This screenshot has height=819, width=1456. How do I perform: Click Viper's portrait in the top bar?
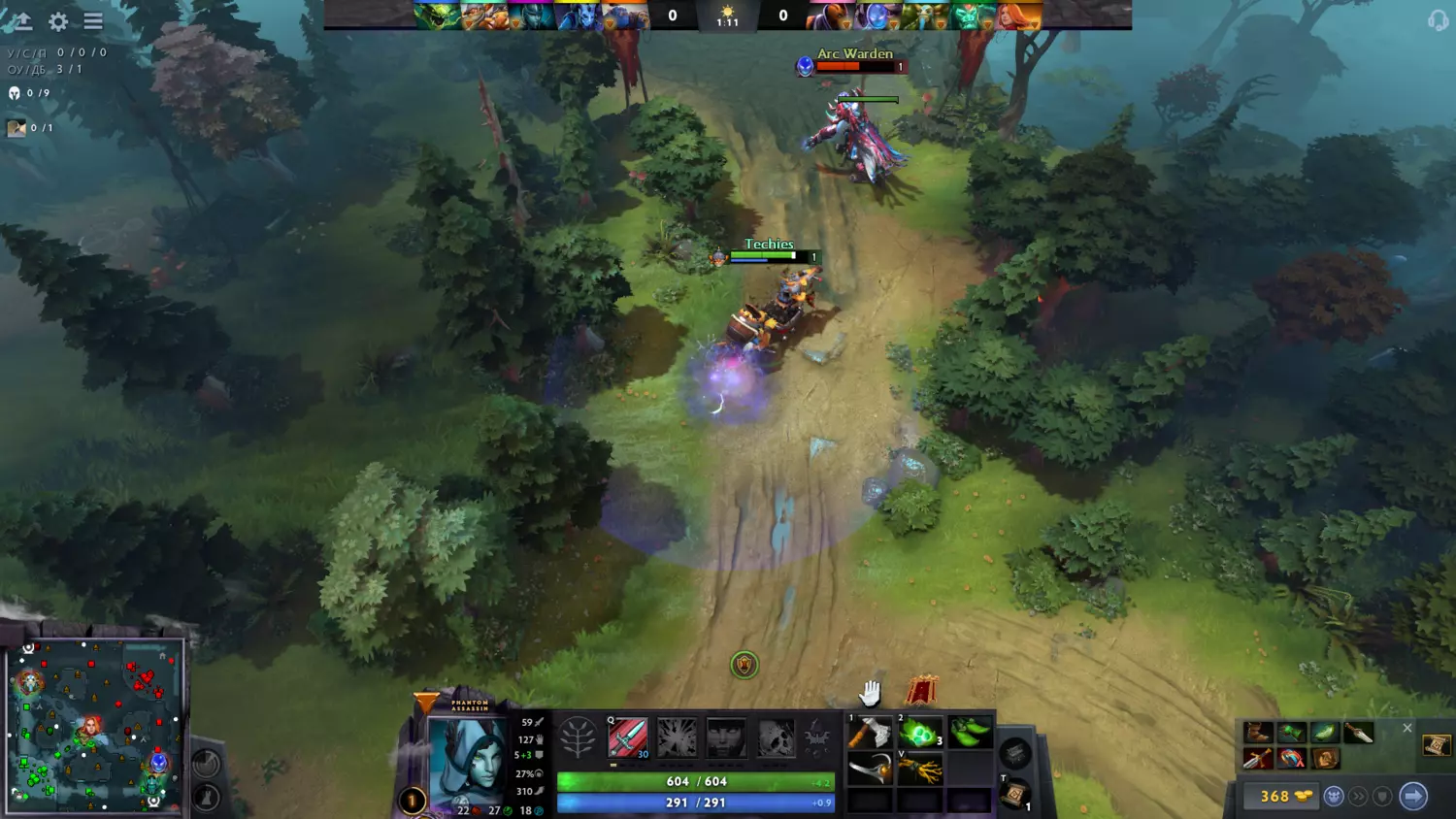click(x=438, y=16)
